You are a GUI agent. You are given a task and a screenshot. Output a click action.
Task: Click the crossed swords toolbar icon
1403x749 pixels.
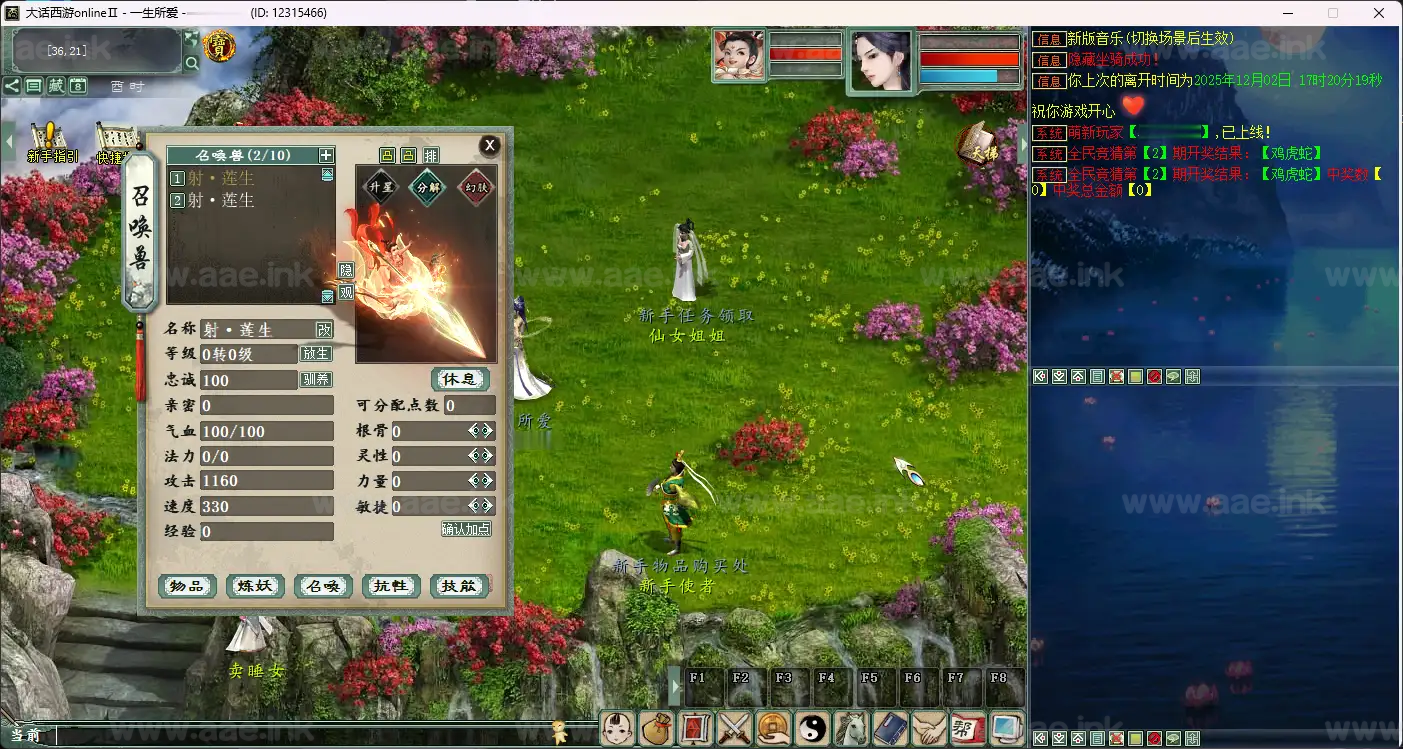(x=735, y=728)
